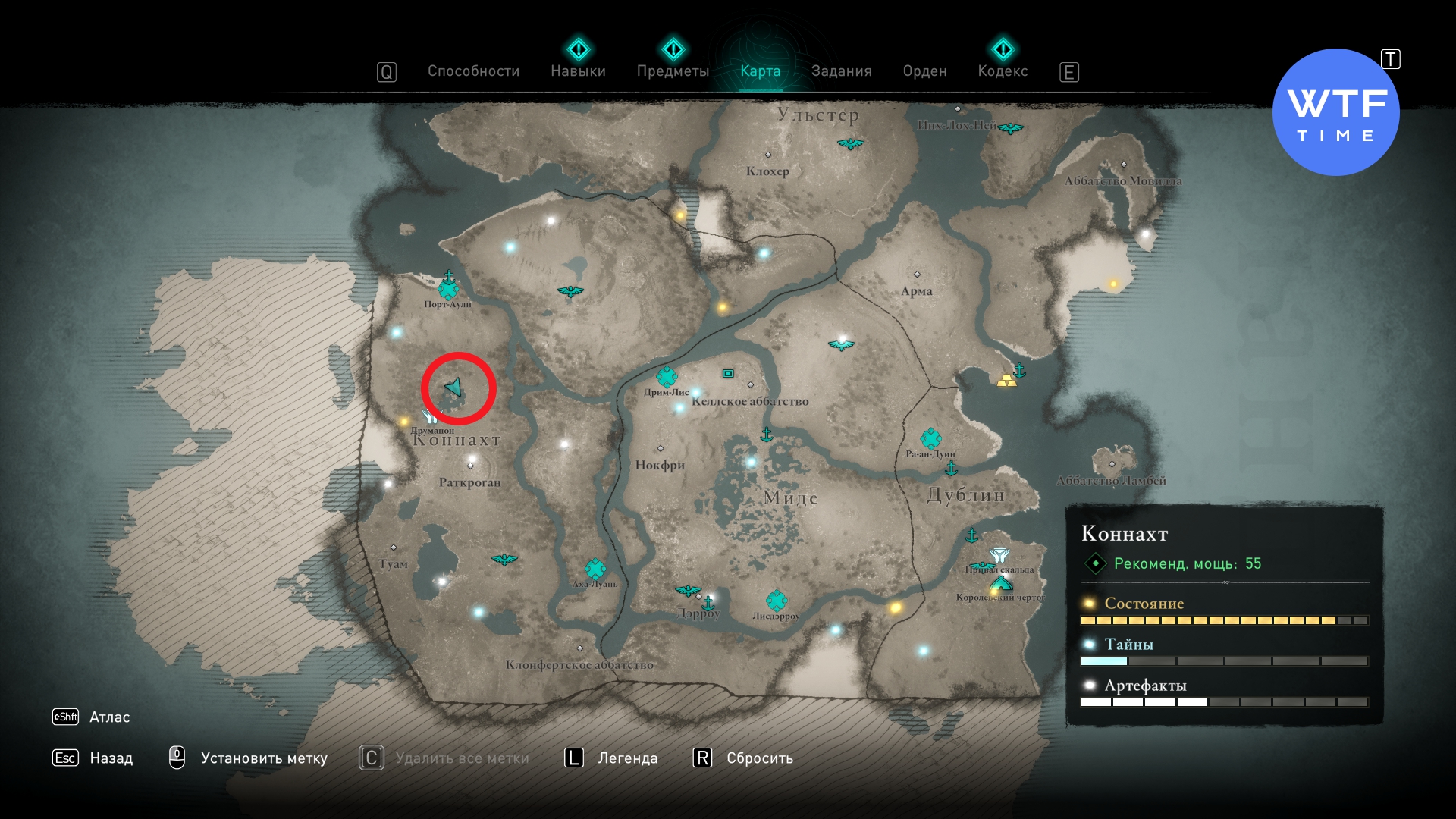Screen dimensions: 1456x819
Task: Click the gold ingots wealth marker near Дублин
Action: 1006,381
